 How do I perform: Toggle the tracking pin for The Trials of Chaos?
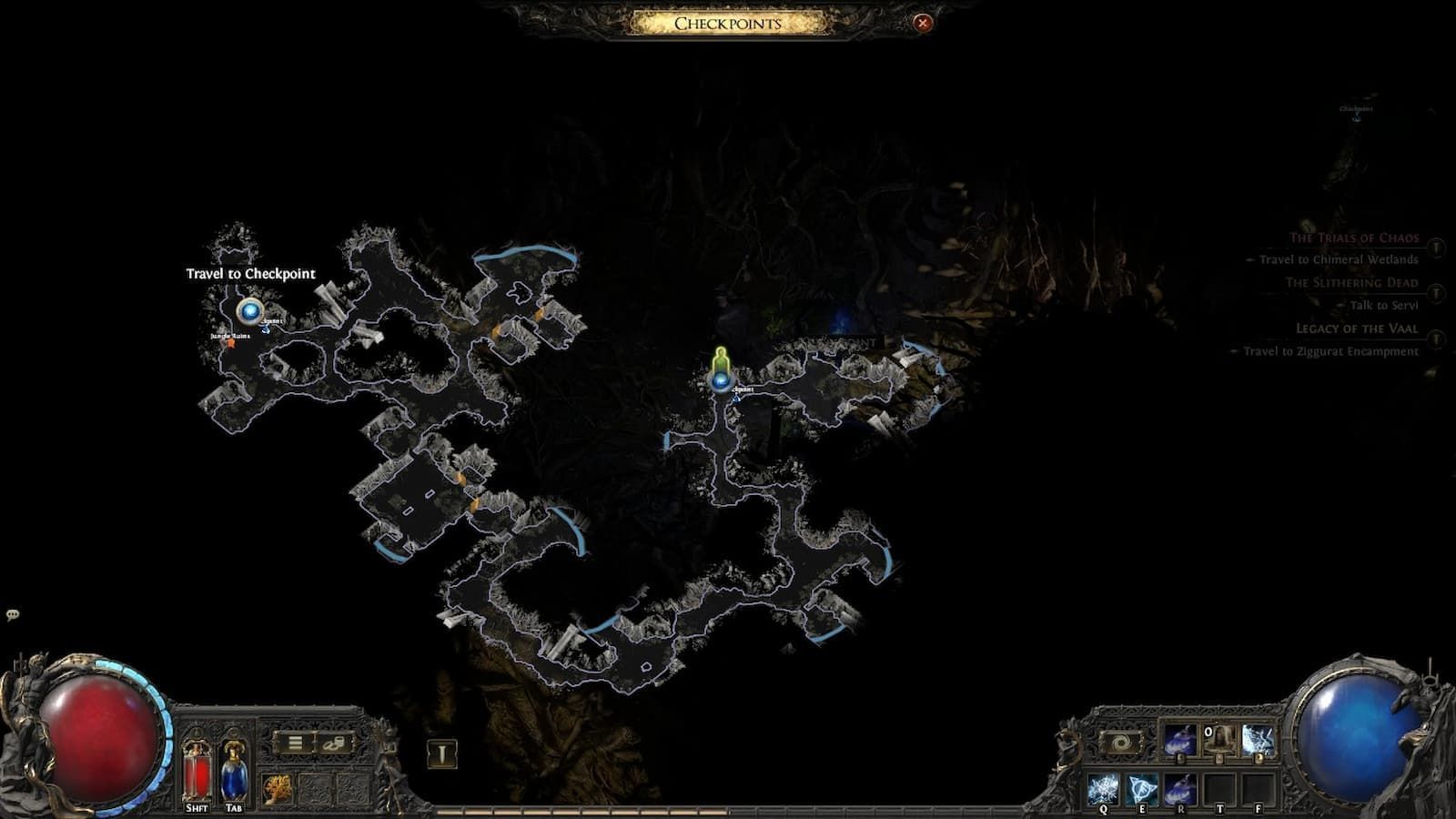[x=1436, y=247]
